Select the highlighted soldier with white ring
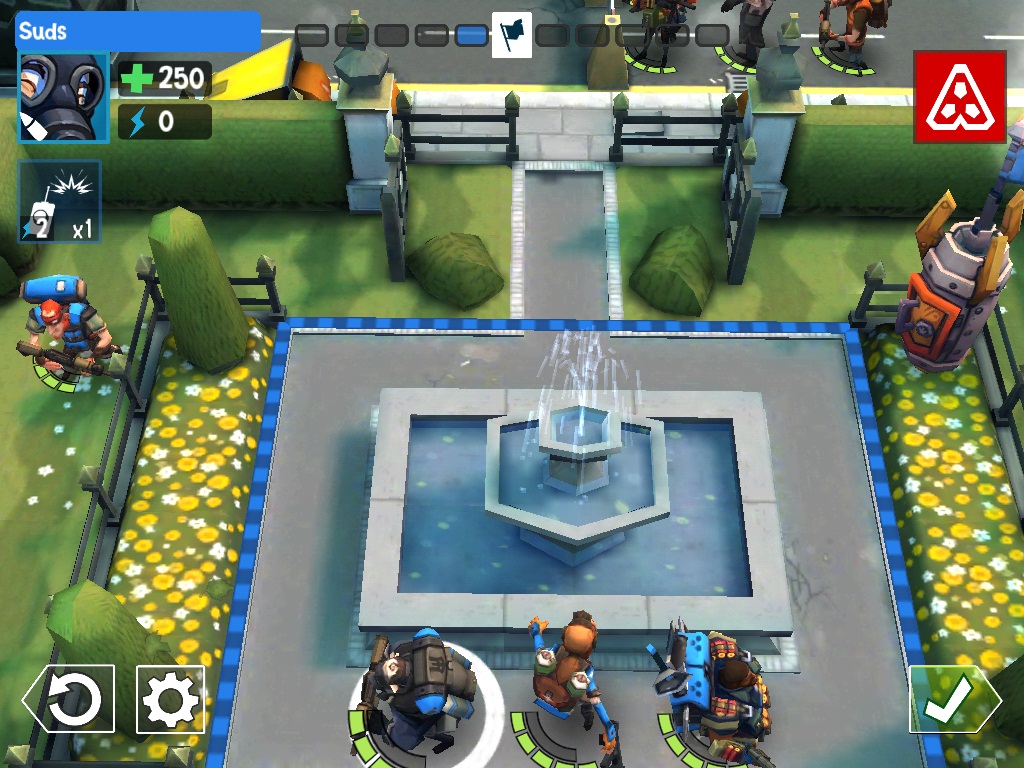This screenshot has height=768, width=1024. tap(425, 690)
